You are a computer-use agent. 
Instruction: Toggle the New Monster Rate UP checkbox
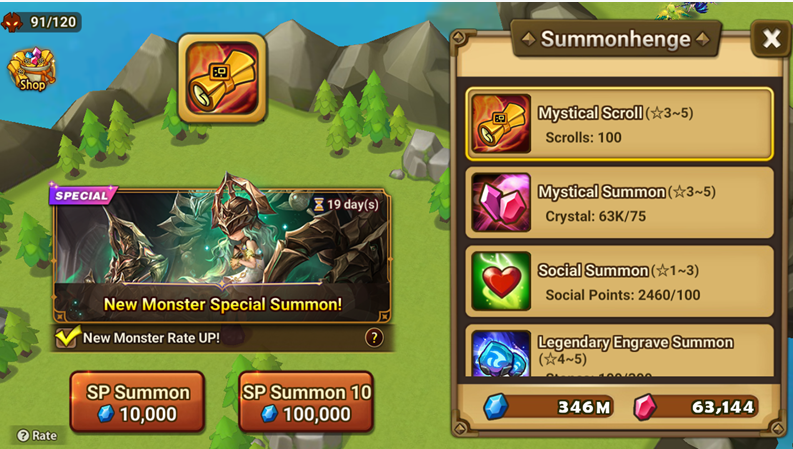67,338
